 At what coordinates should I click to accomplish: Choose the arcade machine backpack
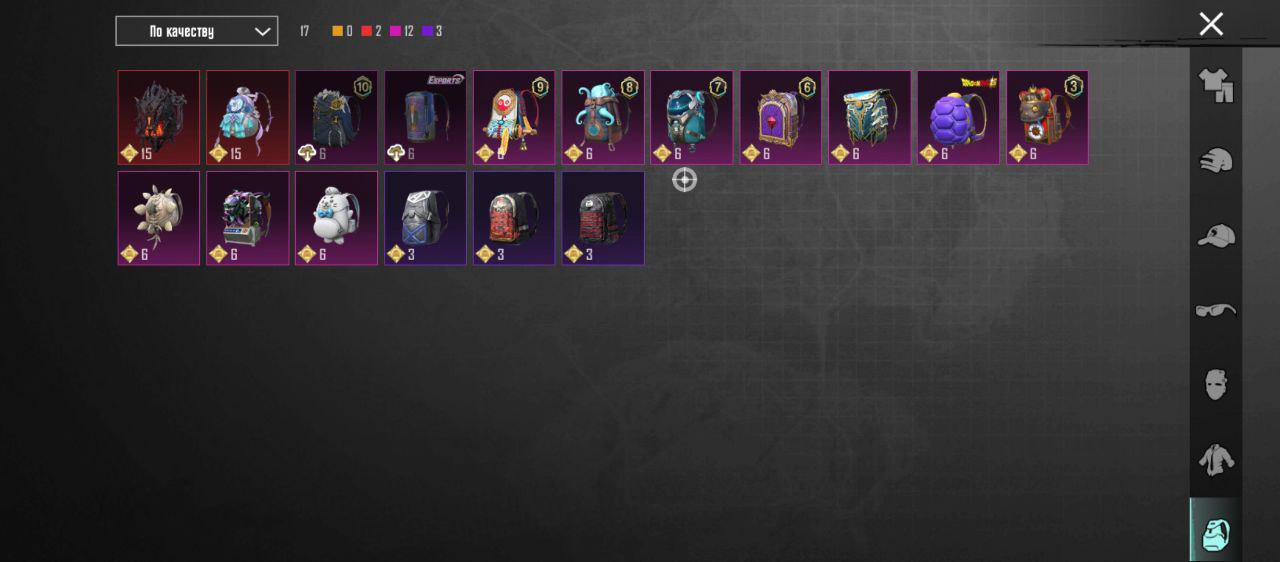coord(247,217)
